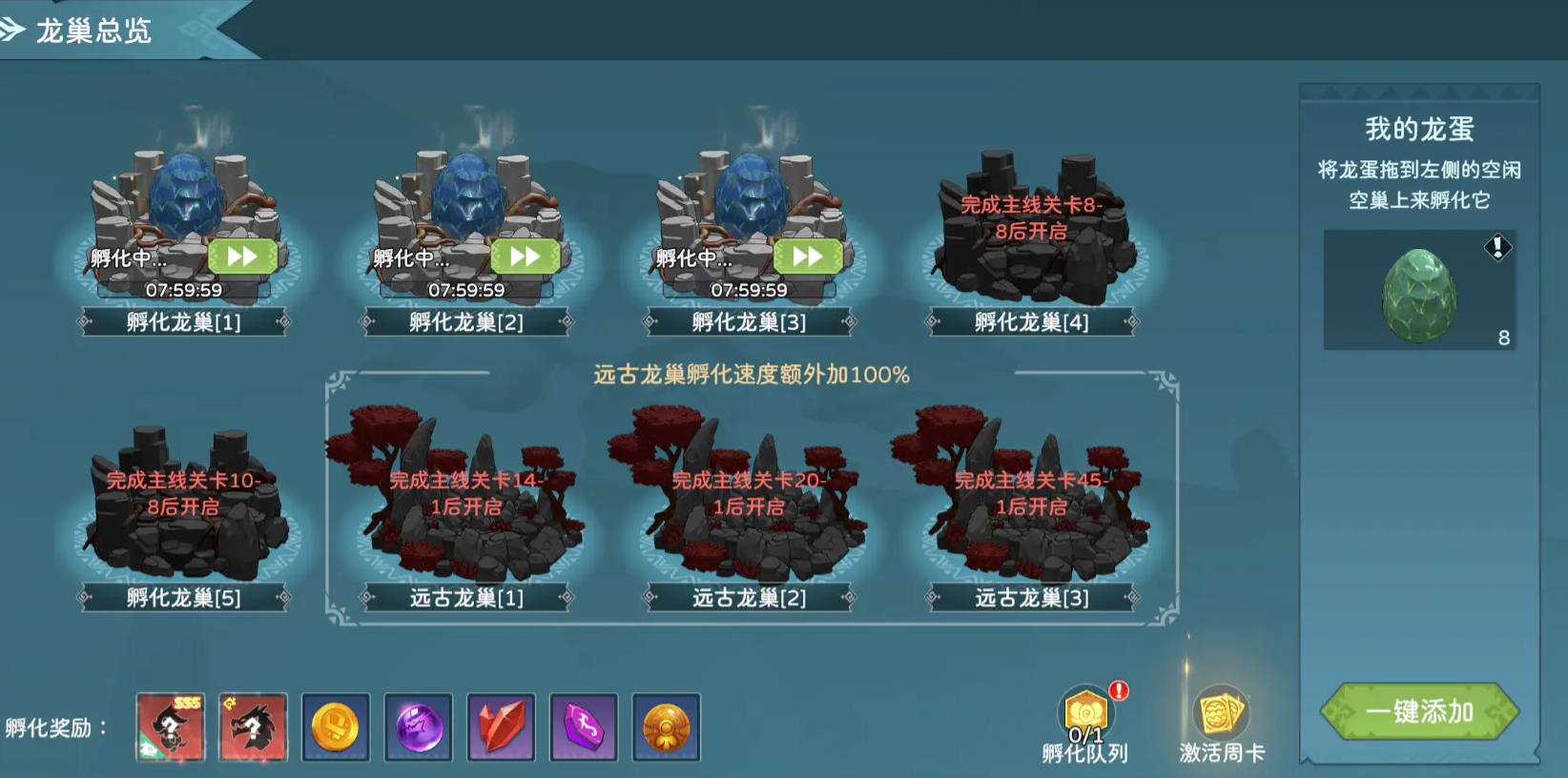Select the golden medal reward icon
1568x778 pixels.
(x=666, y=727)
